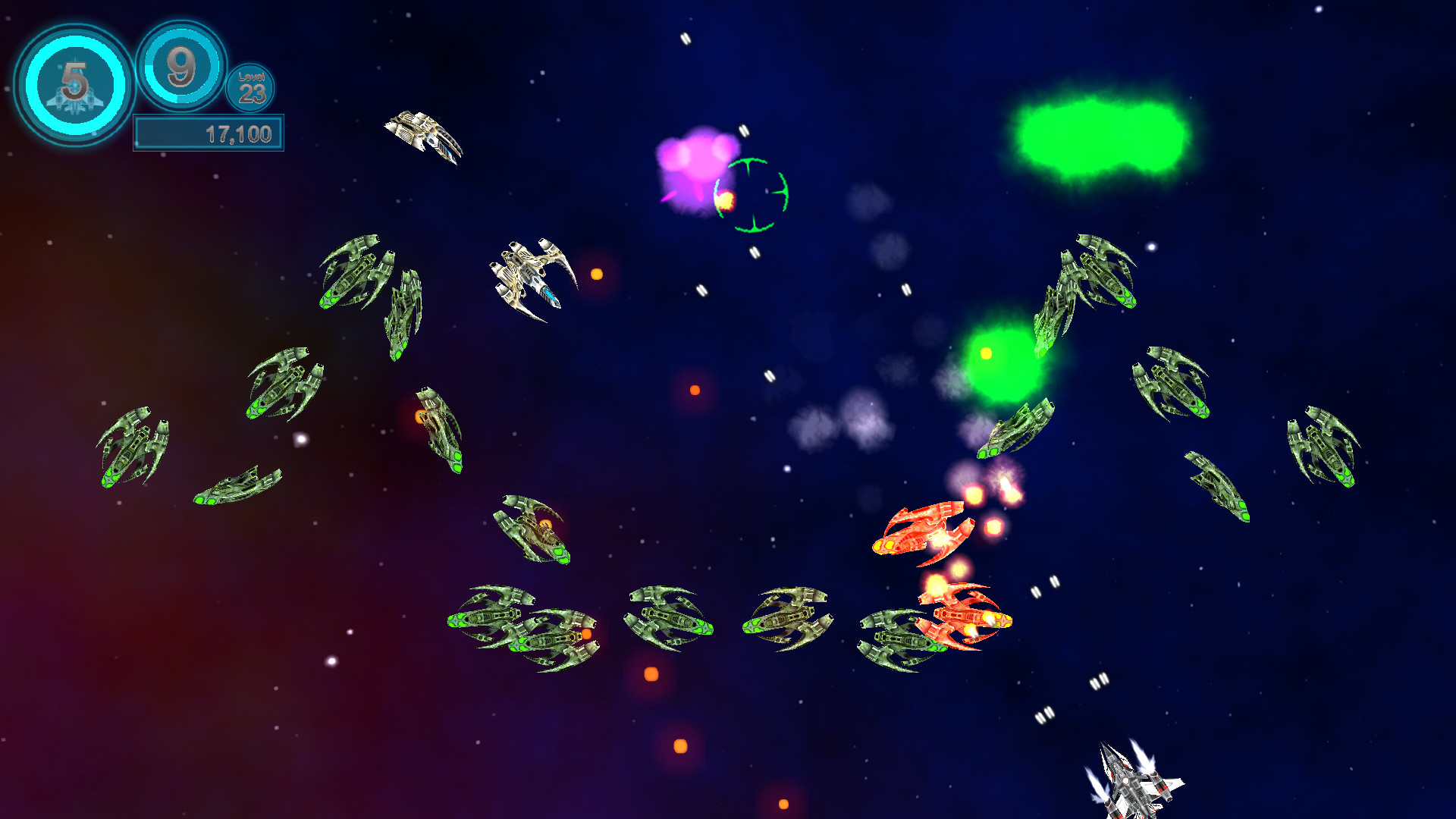Select the circular shield counter showing 9

[180, 68]
